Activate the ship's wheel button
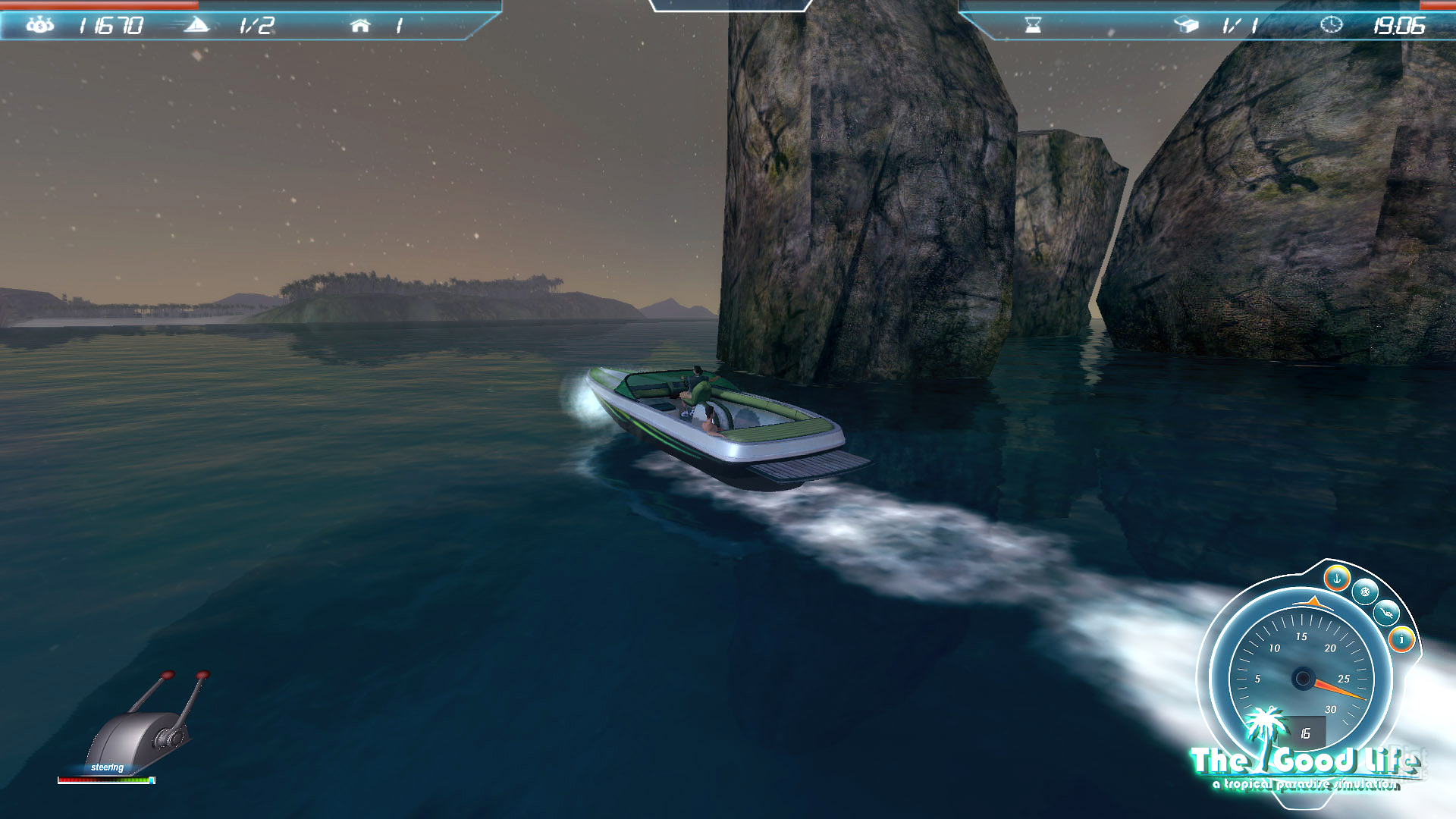Viewport: 1456px width, 819px height. pyautogui.click(x=1365, y=591)
